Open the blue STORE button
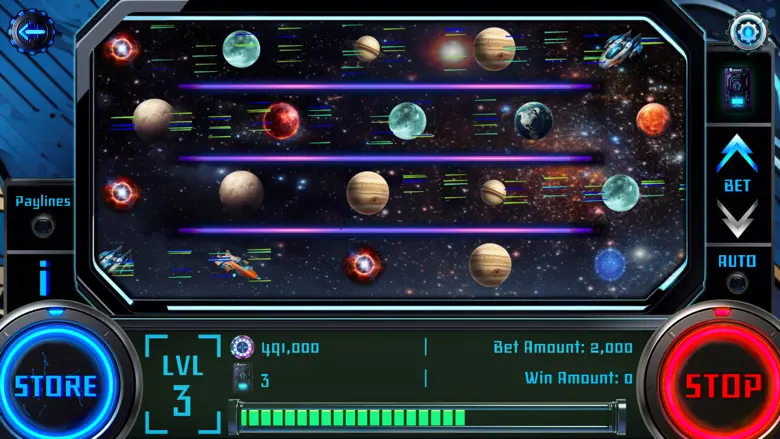780x439 pixels. (56, 385)
